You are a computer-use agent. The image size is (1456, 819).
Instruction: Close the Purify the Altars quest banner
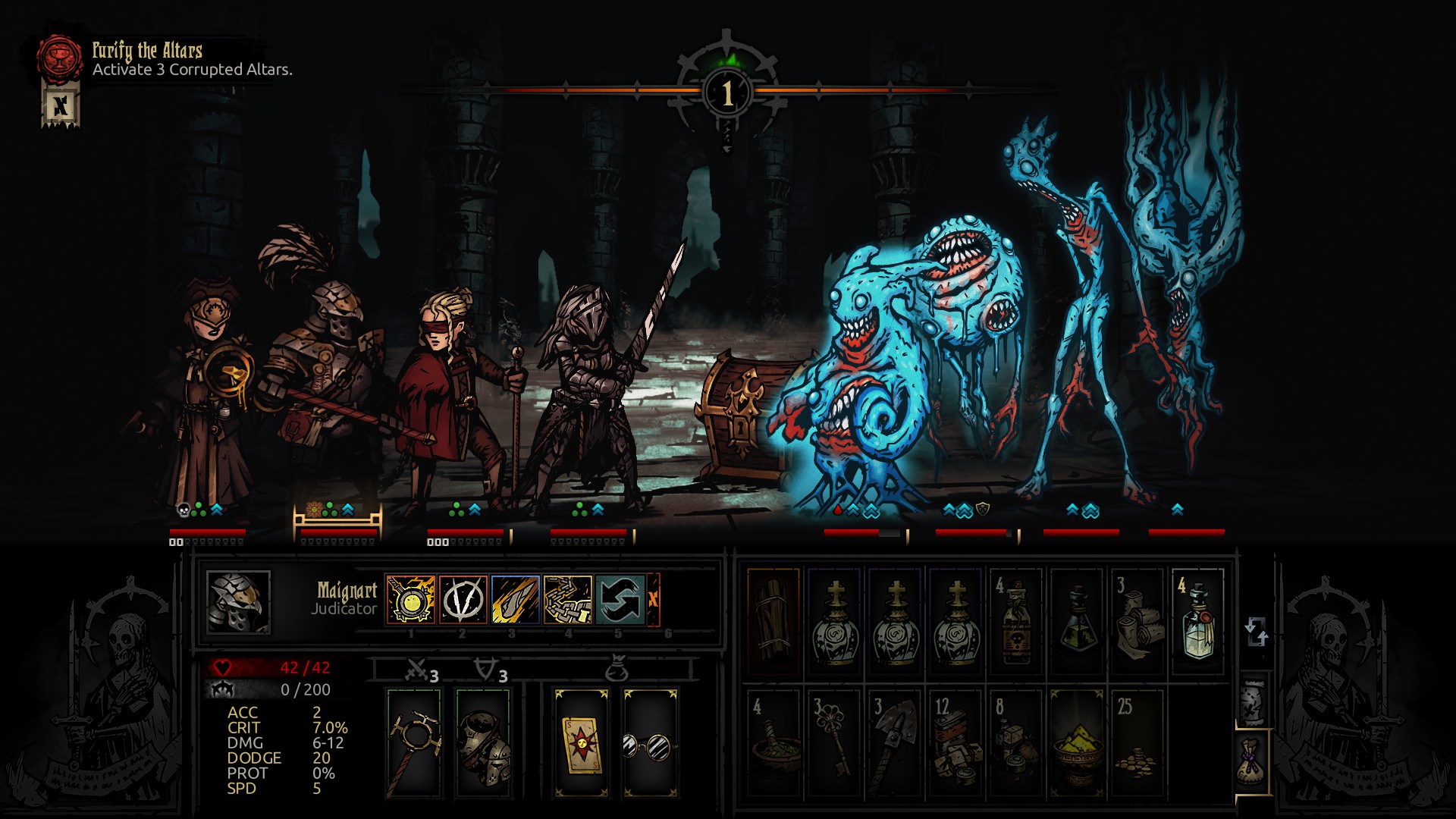click(61, 106)
